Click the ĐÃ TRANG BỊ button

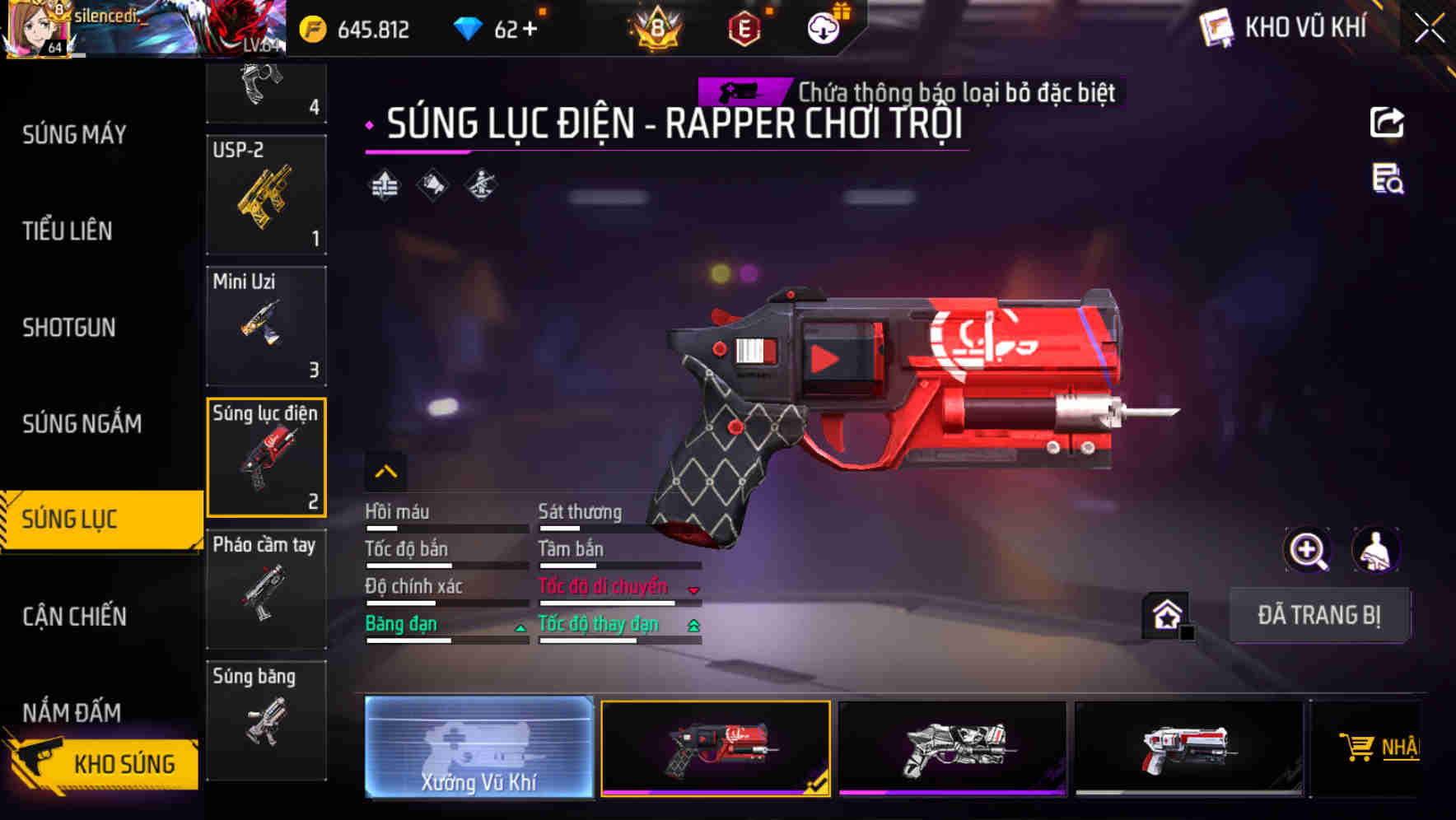point(1319,614)
